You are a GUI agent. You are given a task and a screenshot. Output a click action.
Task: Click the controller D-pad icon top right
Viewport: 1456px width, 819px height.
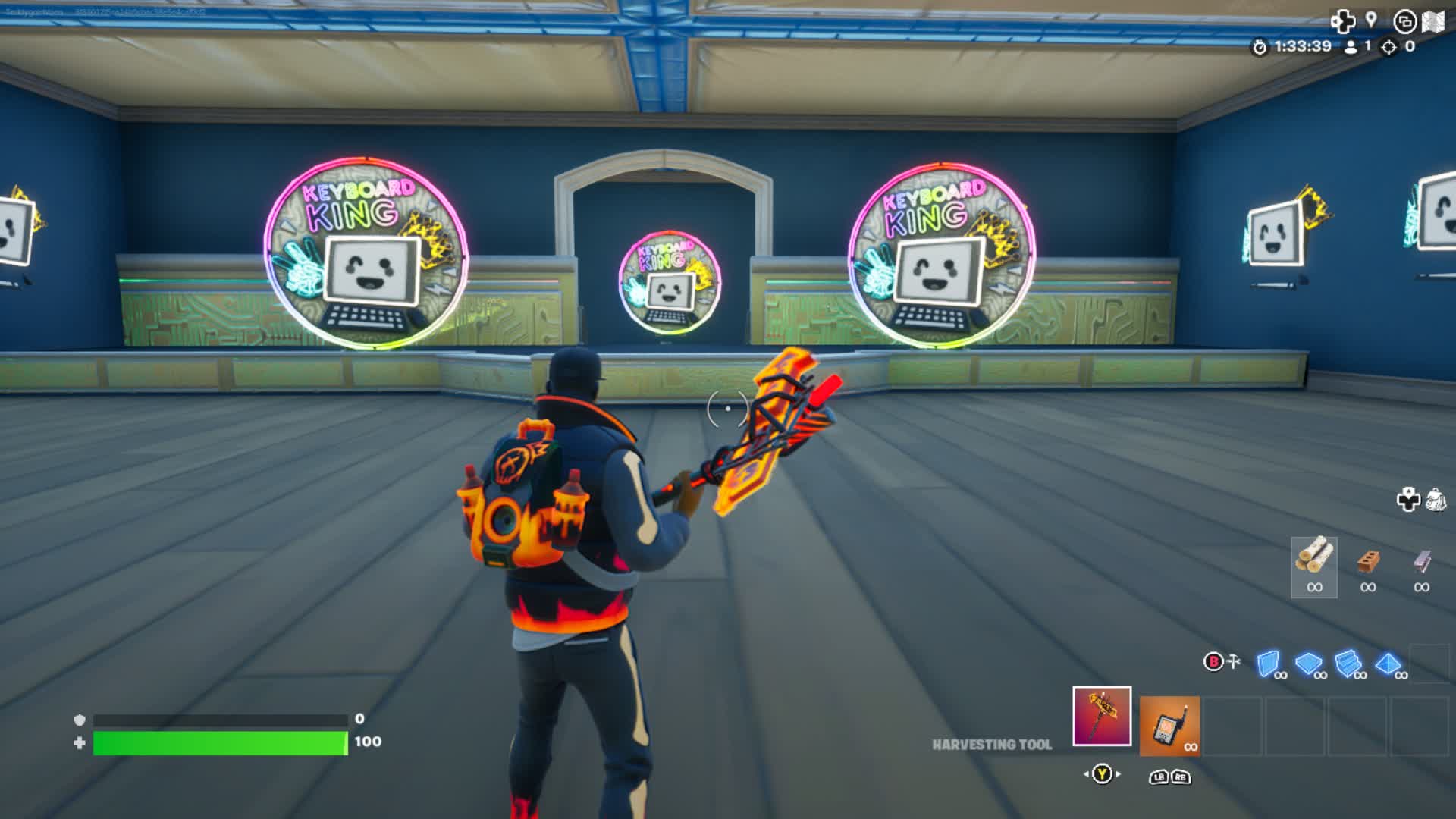[x=1343, y=20]
